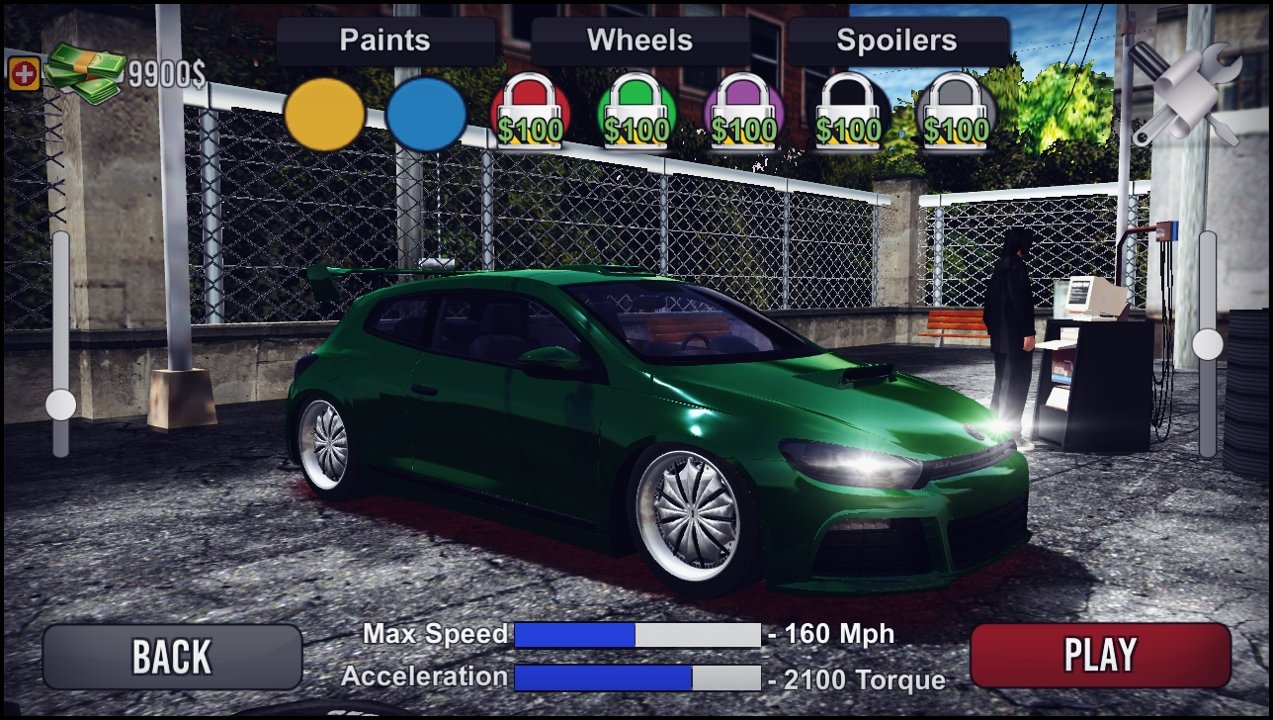Go BACK to the previous screen

tap(172, 656)
